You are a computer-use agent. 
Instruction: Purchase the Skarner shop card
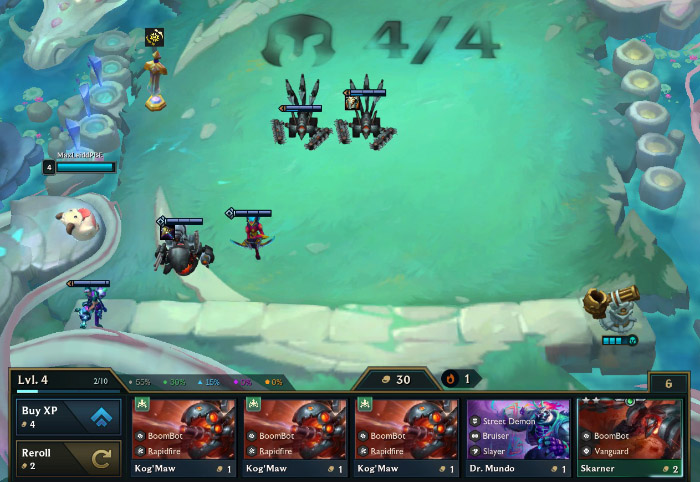[631, 437]
